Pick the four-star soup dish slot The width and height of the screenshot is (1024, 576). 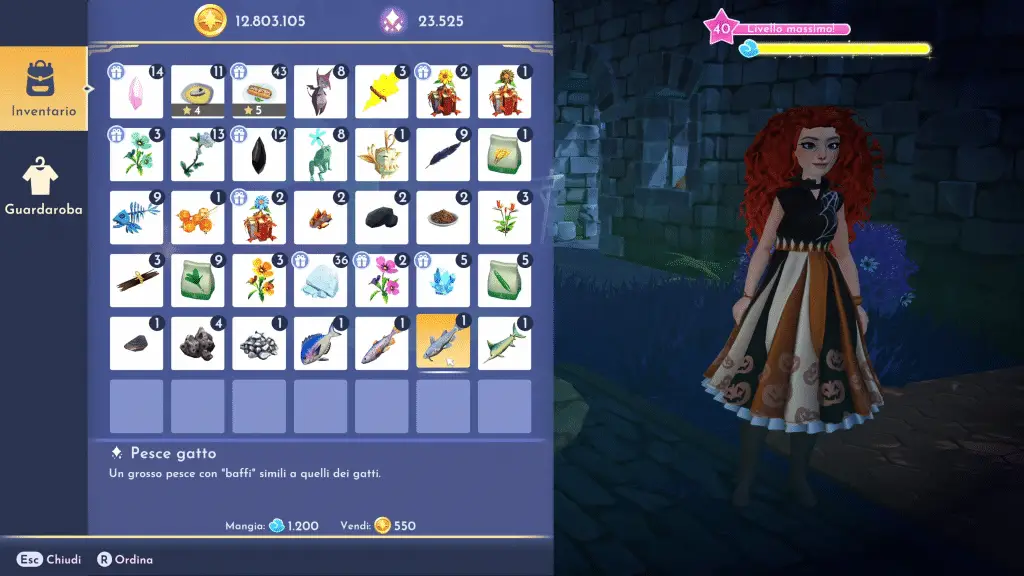tap(197, 91)
